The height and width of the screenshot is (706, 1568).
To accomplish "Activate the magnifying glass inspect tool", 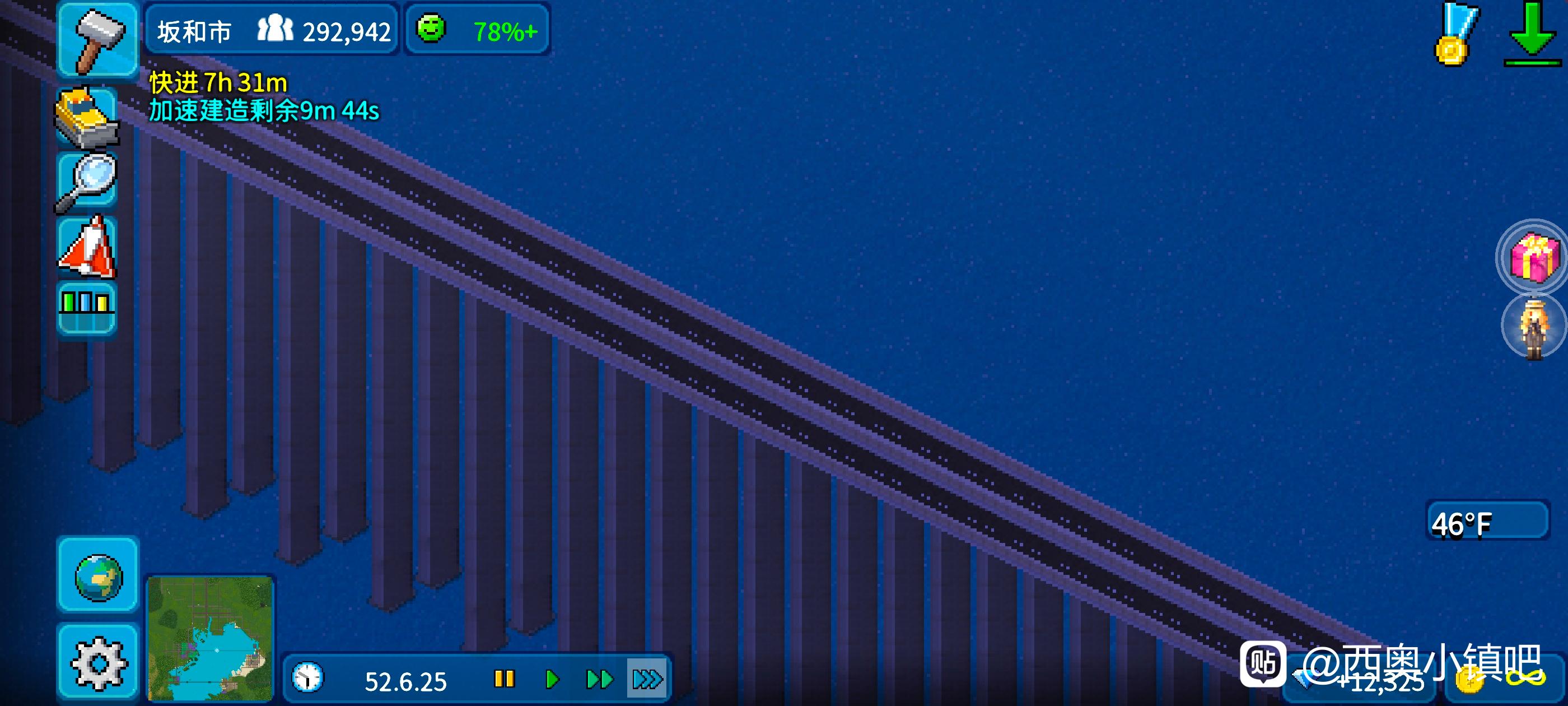I will click(x=87, y=182).
